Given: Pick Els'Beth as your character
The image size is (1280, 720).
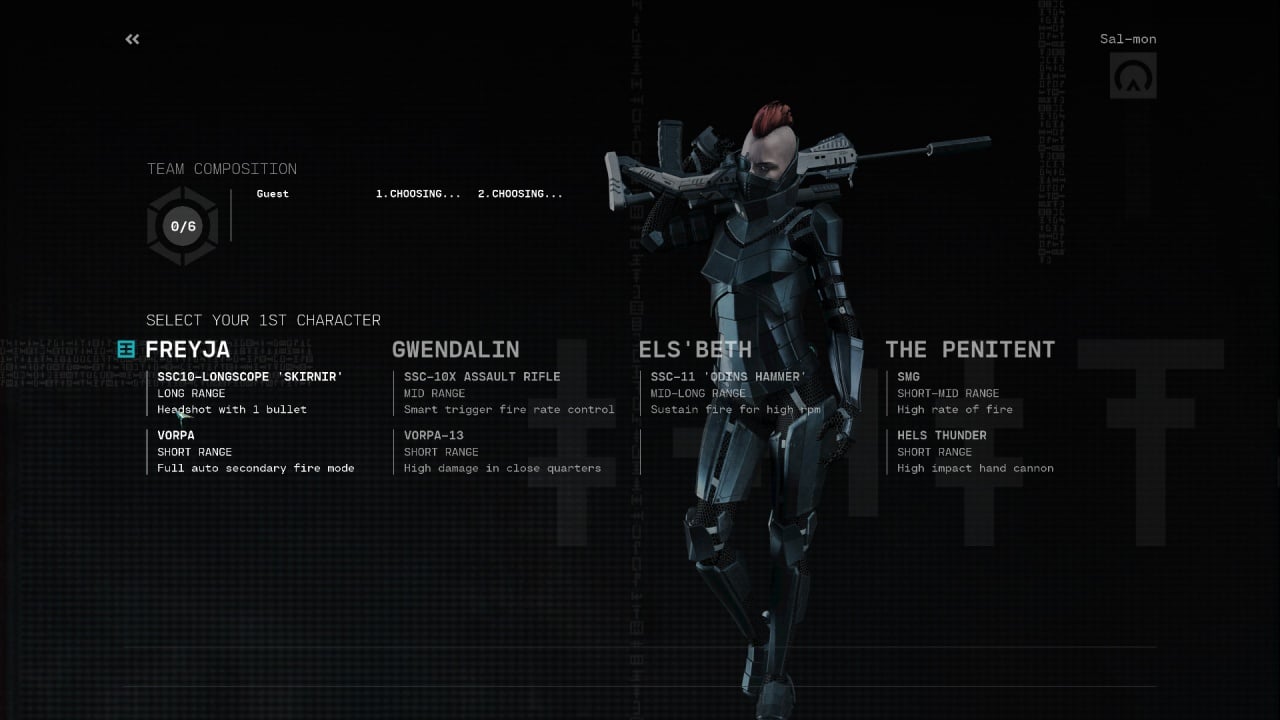Looking at the screenshot, I should (x=695, y=349).
